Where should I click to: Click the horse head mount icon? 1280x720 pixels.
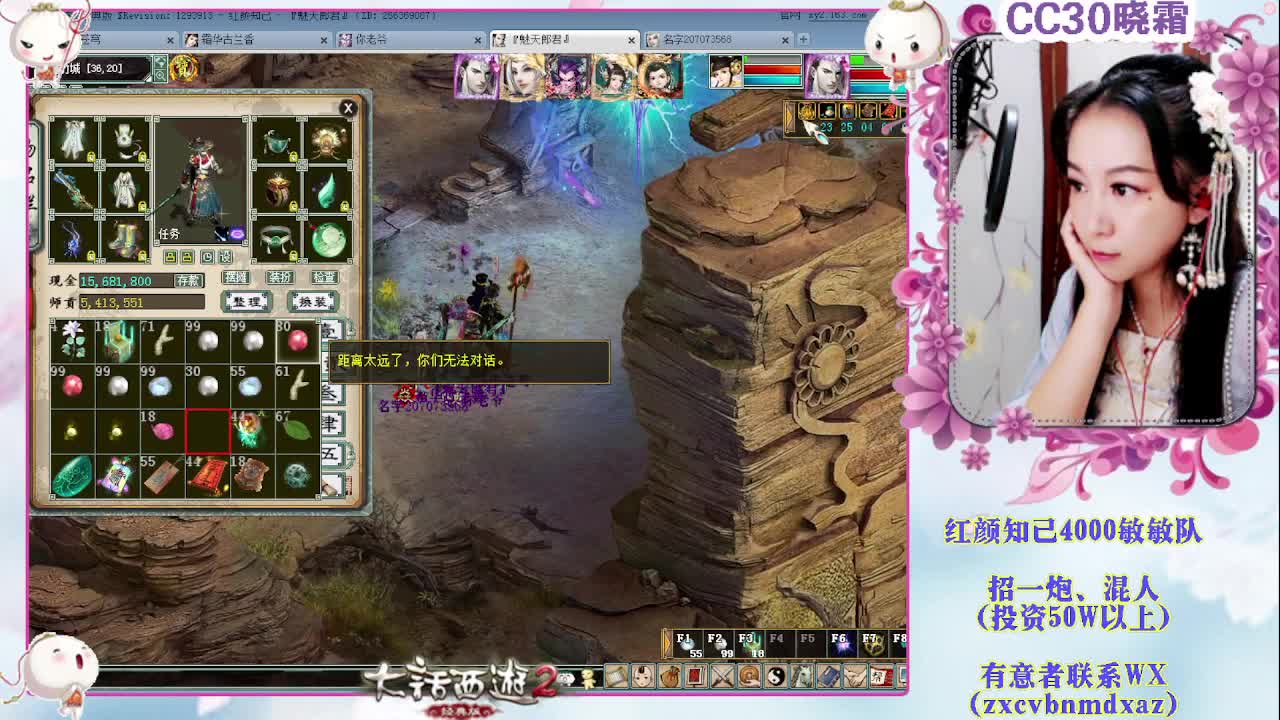tap(801, 677)
